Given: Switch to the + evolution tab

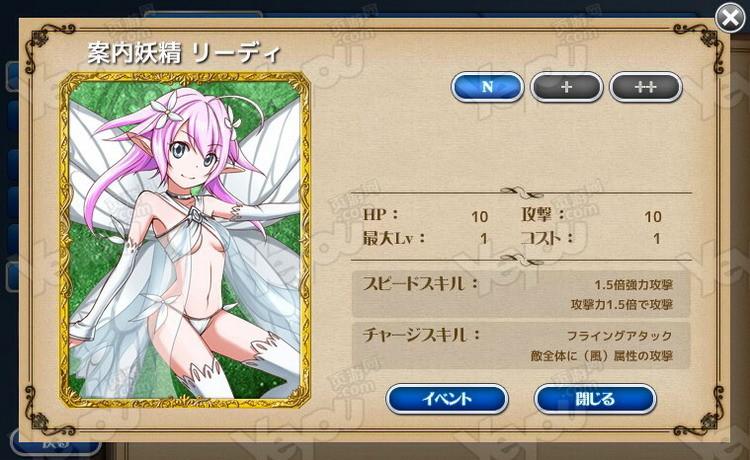Looking at the screenshot, I should (x=567, y=87).
